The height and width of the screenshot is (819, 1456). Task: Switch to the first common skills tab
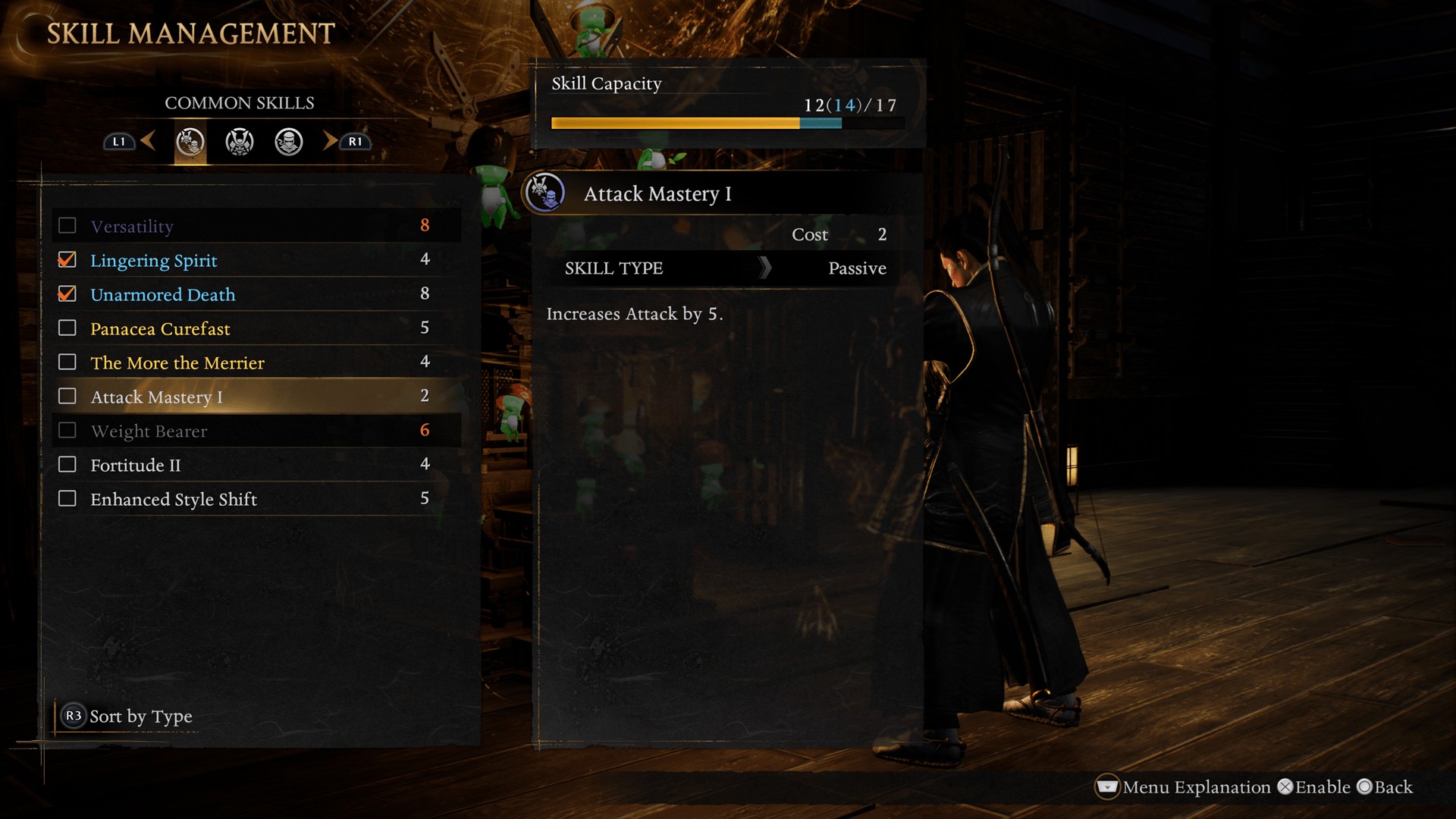[x=190, y=142]
